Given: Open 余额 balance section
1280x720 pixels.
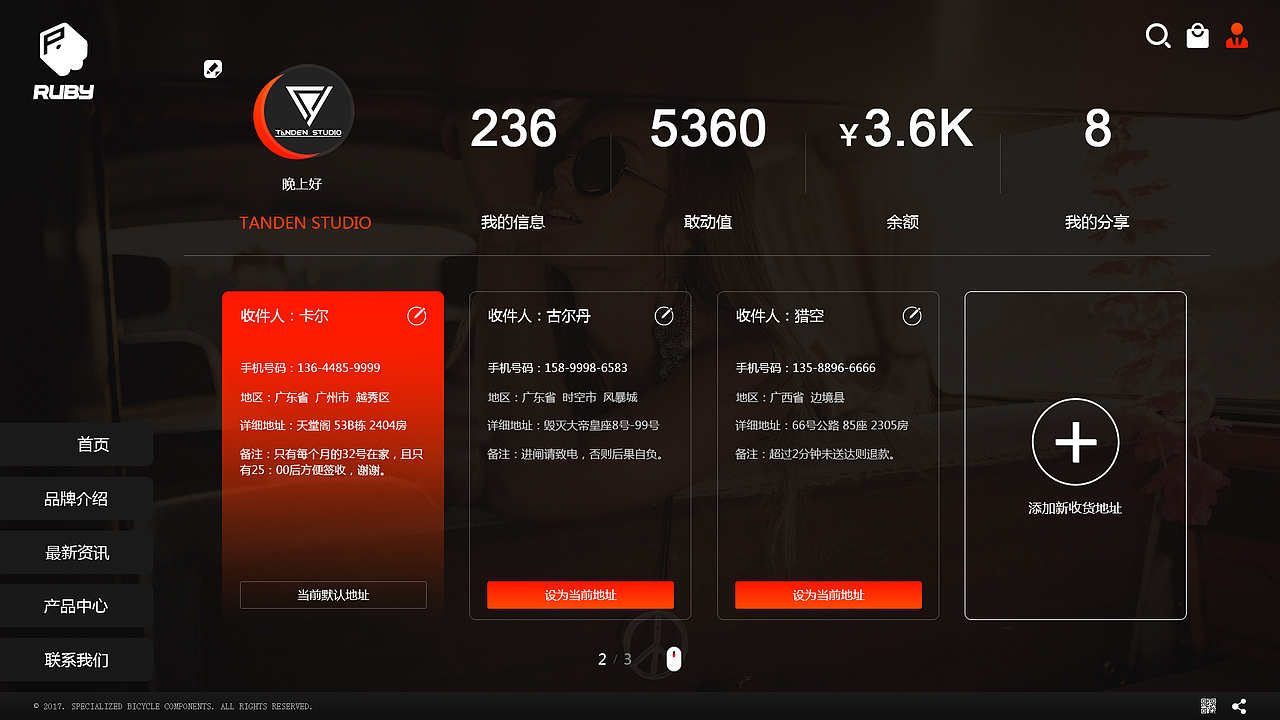Looking at the screenshot, I should 903,222.
